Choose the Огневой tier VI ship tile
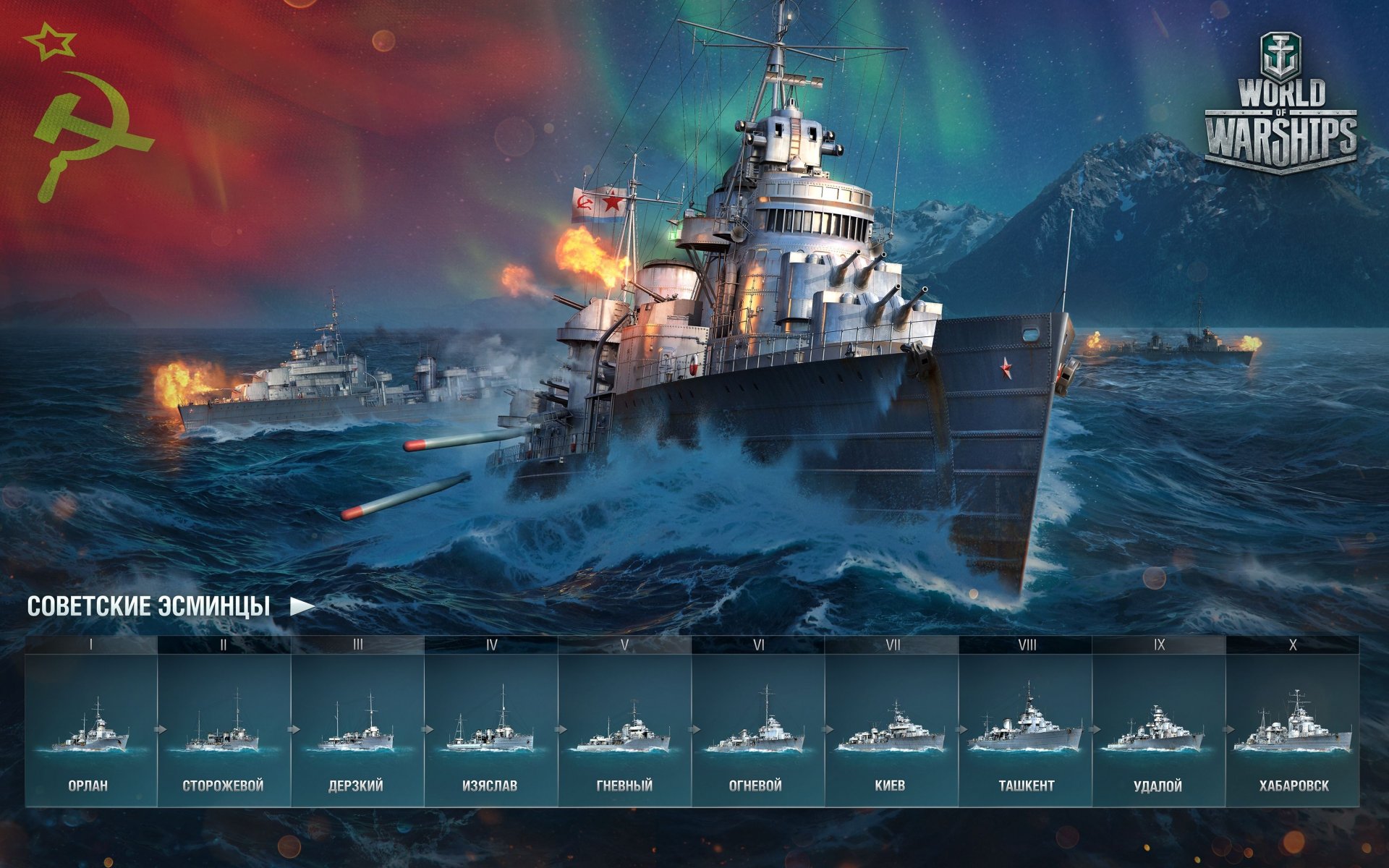Viewport: 1389px width, 868px height. pos(757,731)
